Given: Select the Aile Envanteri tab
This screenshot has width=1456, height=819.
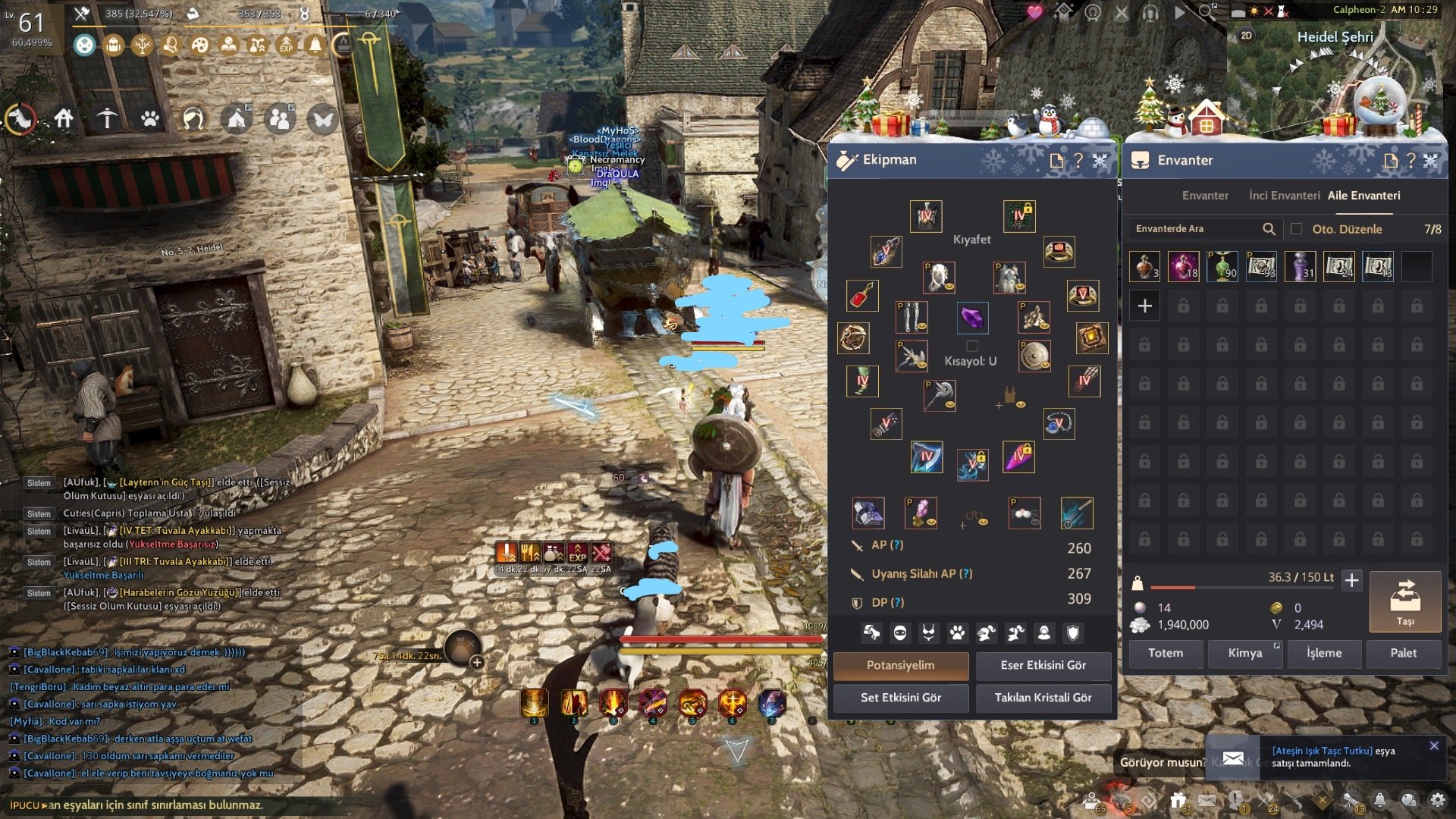Looking at the screenshot, I should [1363, 196].
